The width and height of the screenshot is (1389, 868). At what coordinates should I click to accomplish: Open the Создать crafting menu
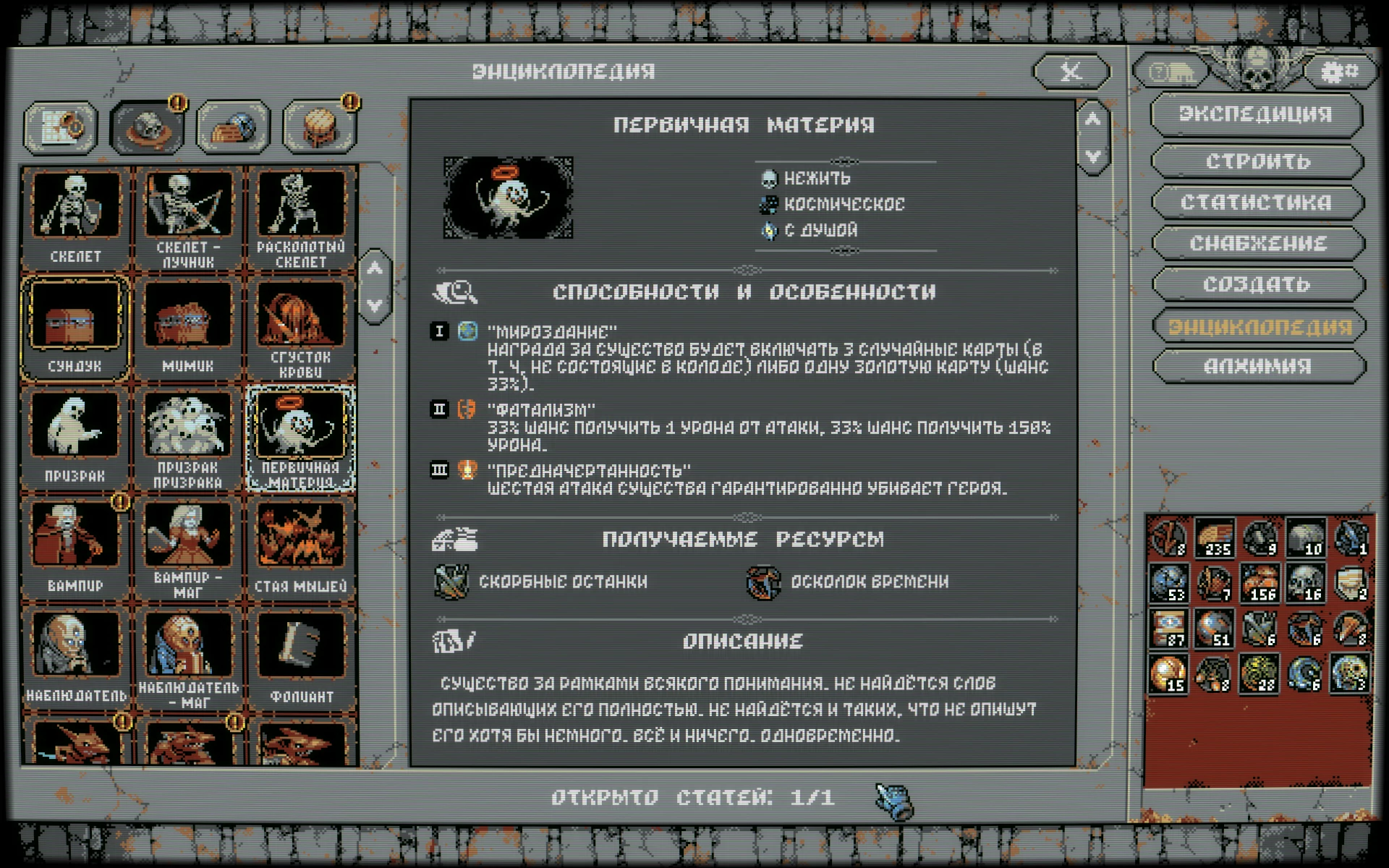(x=1257, y=285)
